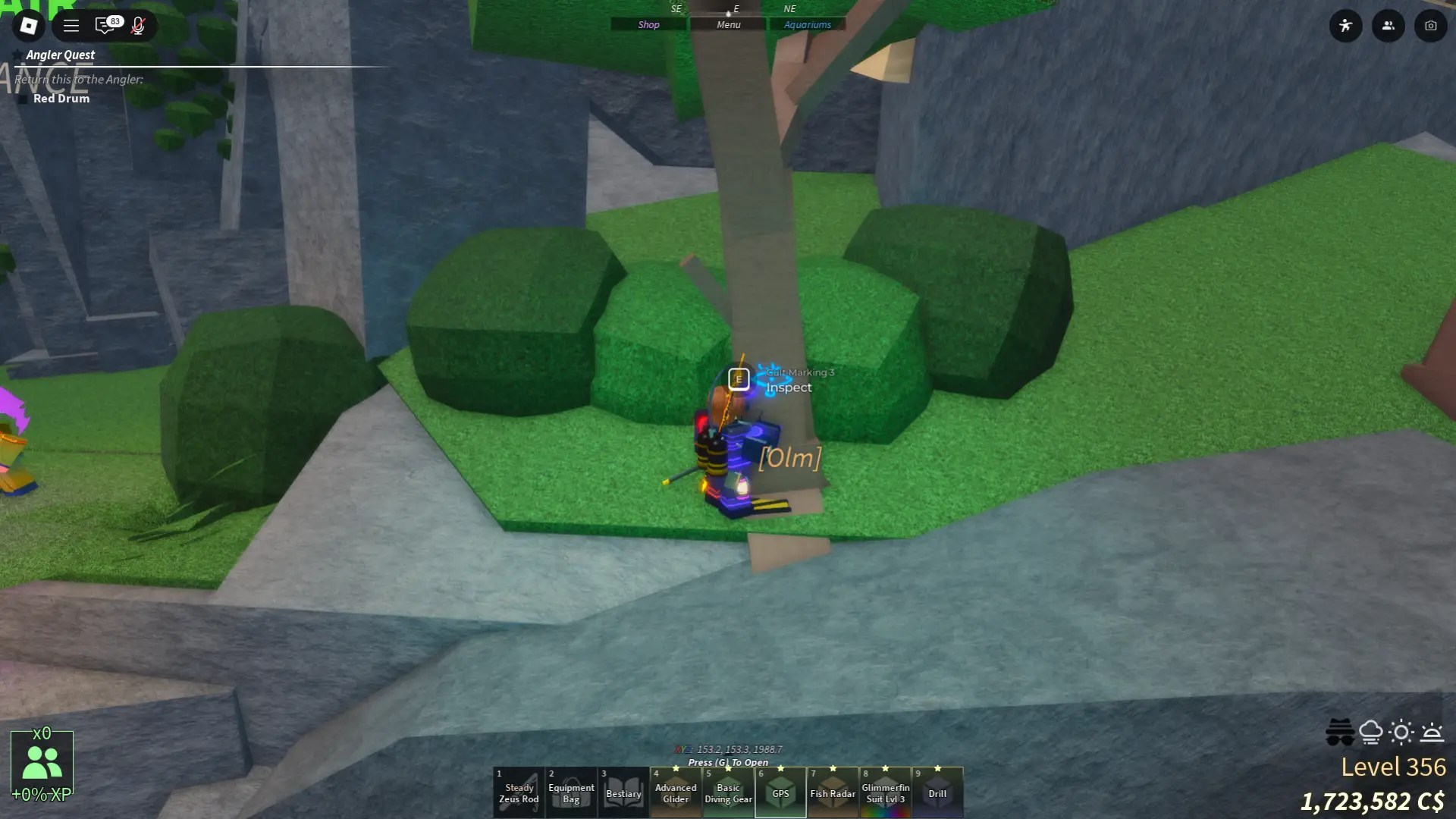This screenshot has height=819, width=1456.
Task: Open the Shop from the compass bar
Action: 648,24
